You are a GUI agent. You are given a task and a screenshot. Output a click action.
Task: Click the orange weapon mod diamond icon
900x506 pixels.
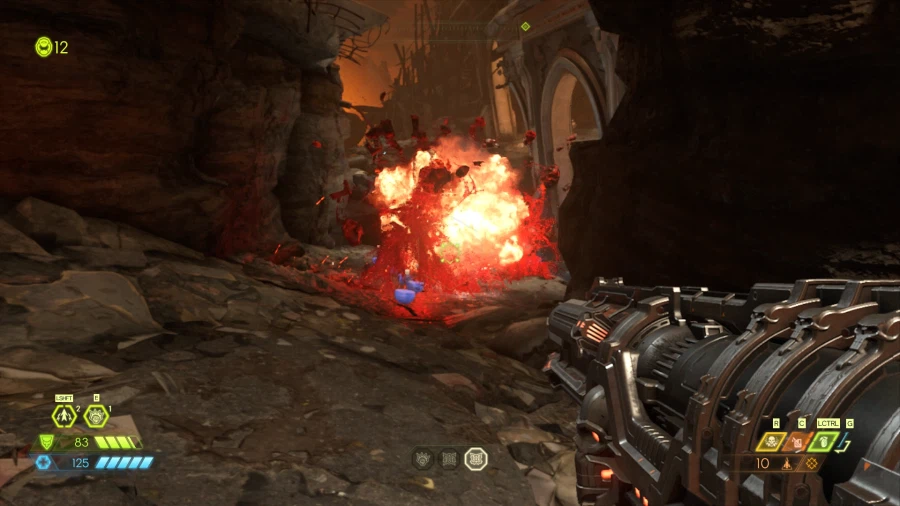811,463
